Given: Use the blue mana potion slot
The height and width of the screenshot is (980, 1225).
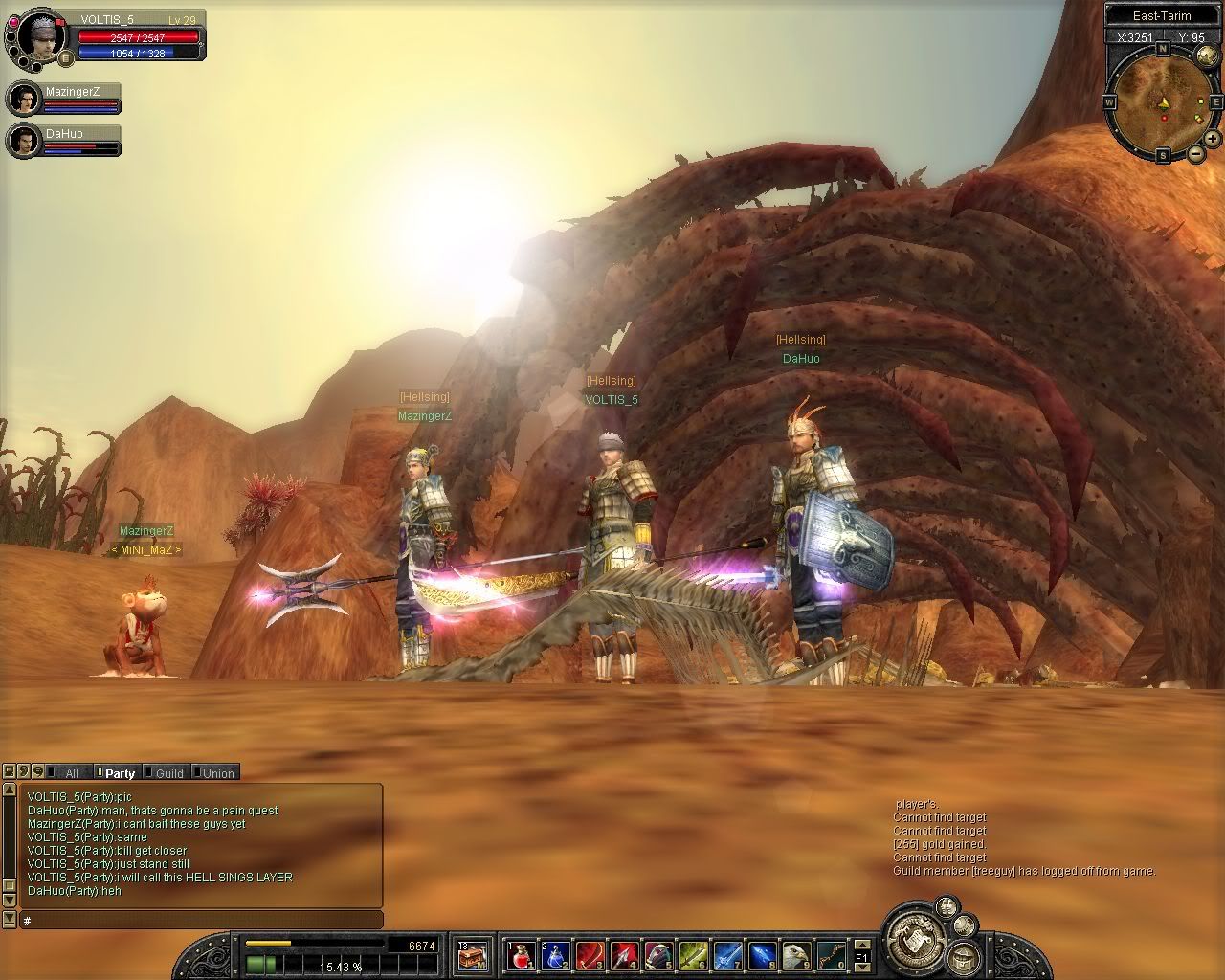Looking at the screenshot, I should point(555,954).
